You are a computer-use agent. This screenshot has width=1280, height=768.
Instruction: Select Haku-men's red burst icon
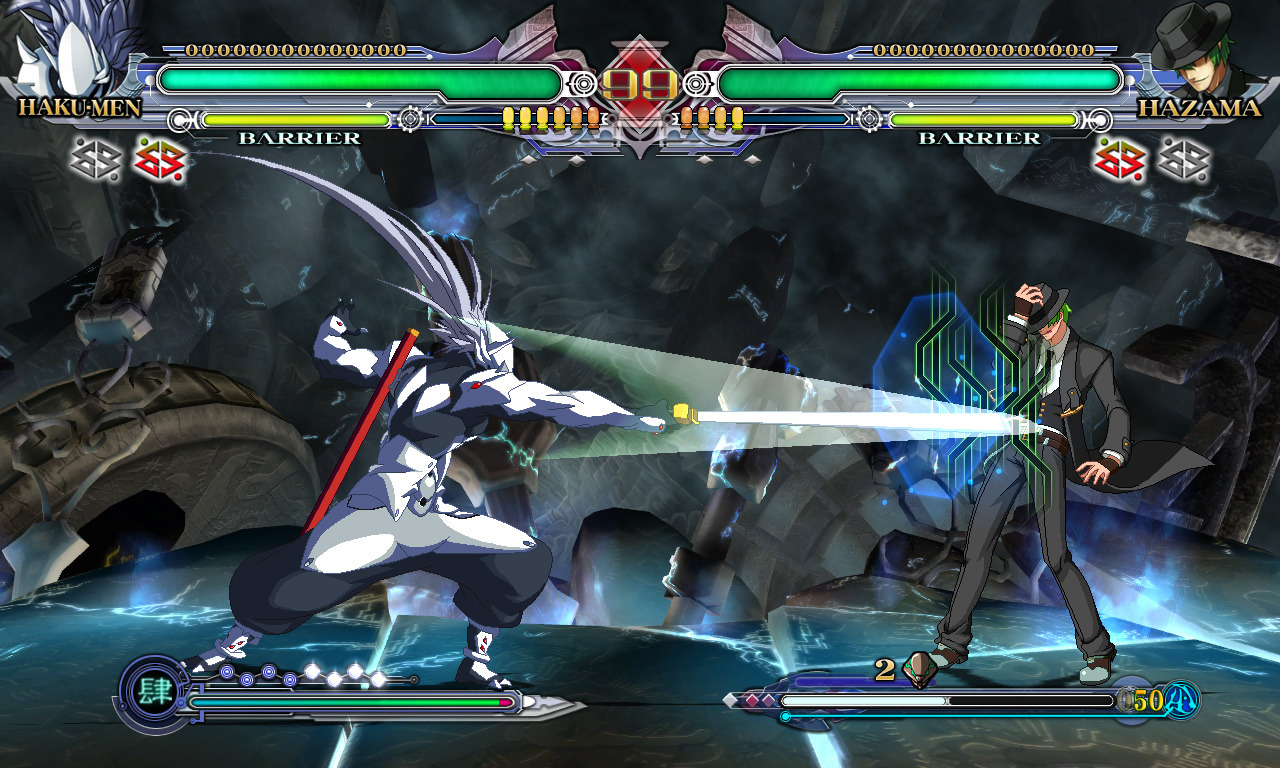(160, 160)
